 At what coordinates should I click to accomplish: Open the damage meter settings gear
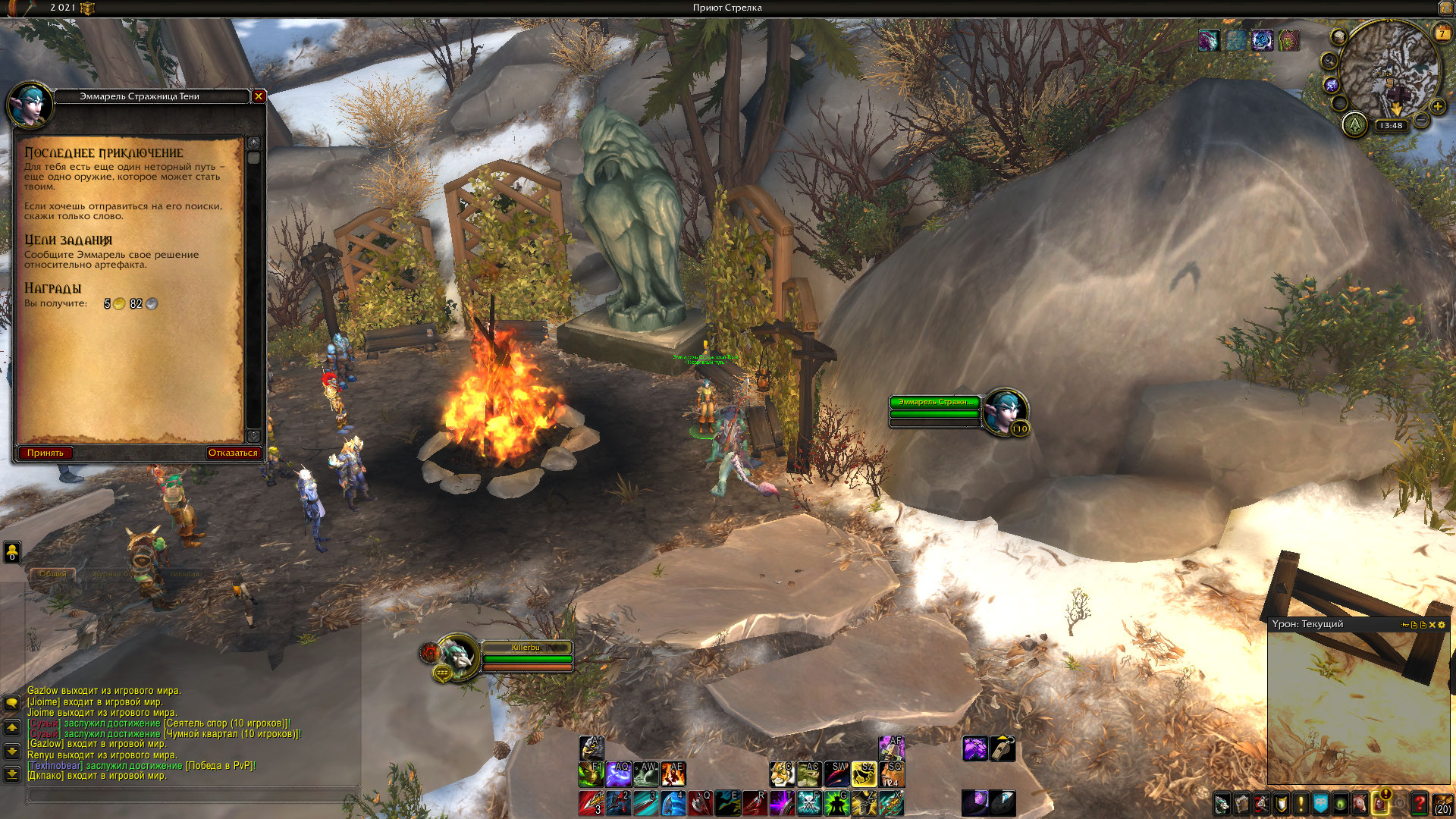click(x=1442, y=625)
